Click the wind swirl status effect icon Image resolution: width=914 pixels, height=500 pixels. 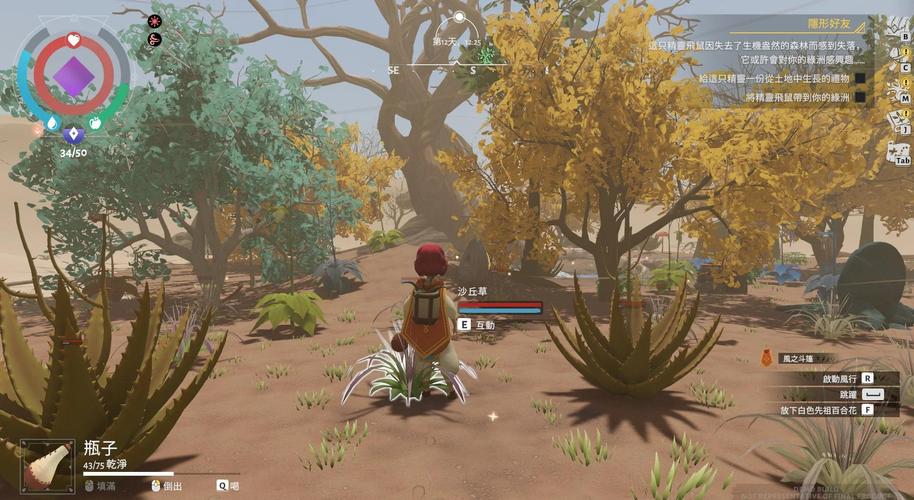click(155, 40)
